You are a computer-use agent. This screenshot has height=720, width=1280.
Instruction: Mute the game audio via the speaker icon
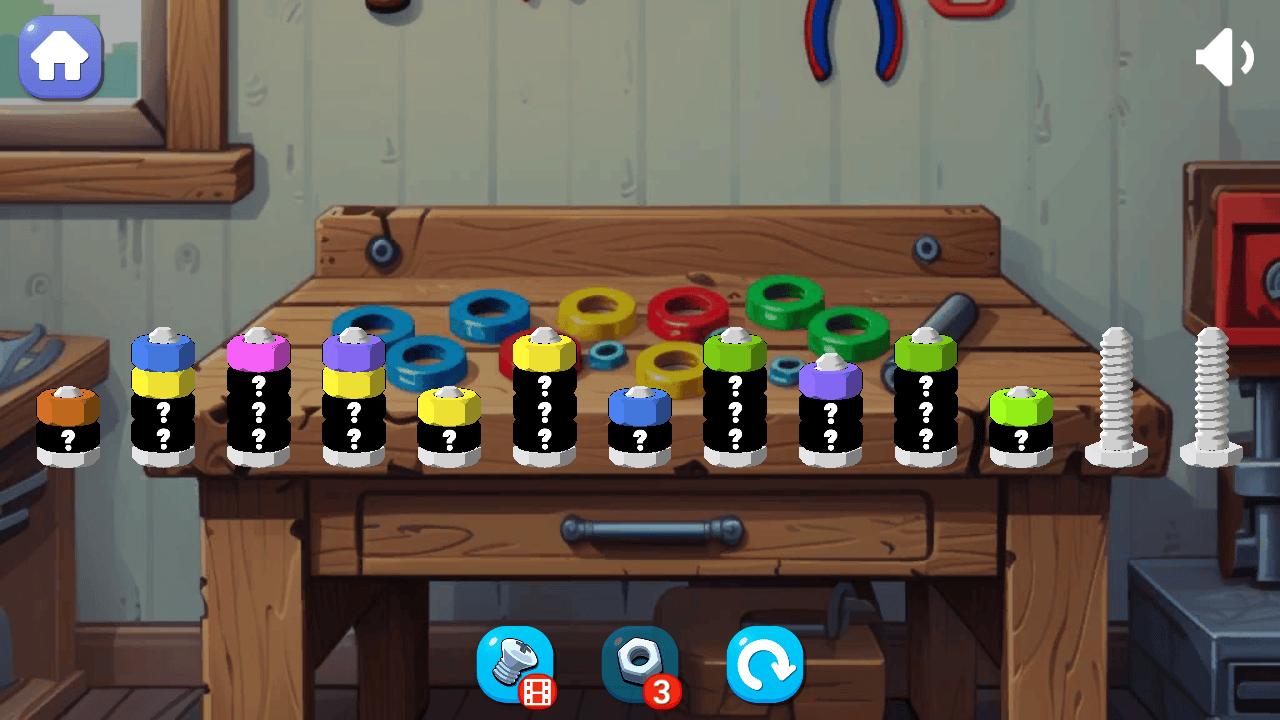pos(1224,57)
